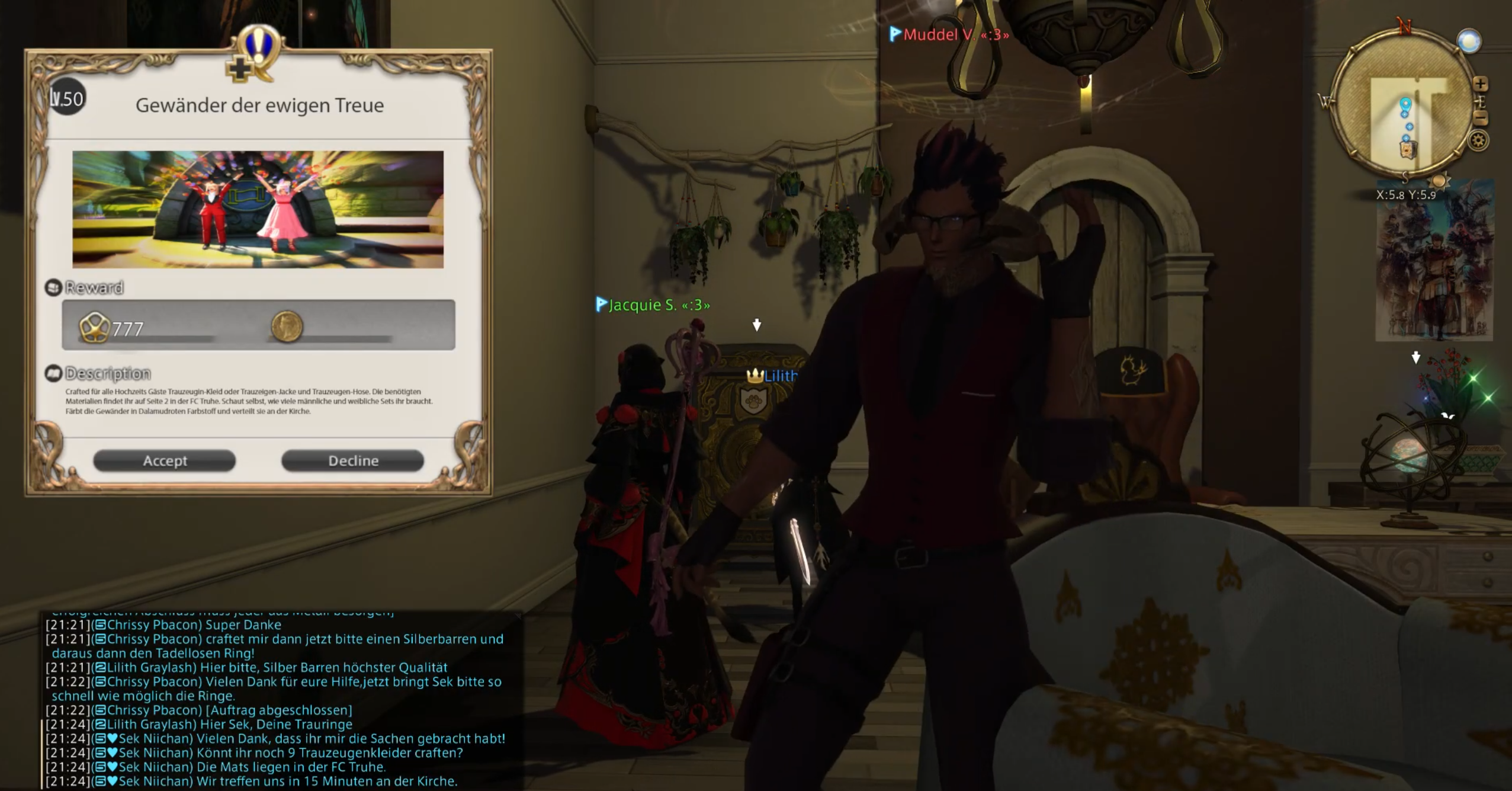Zoom out the minimap with minus button

tap(1480, 118)
